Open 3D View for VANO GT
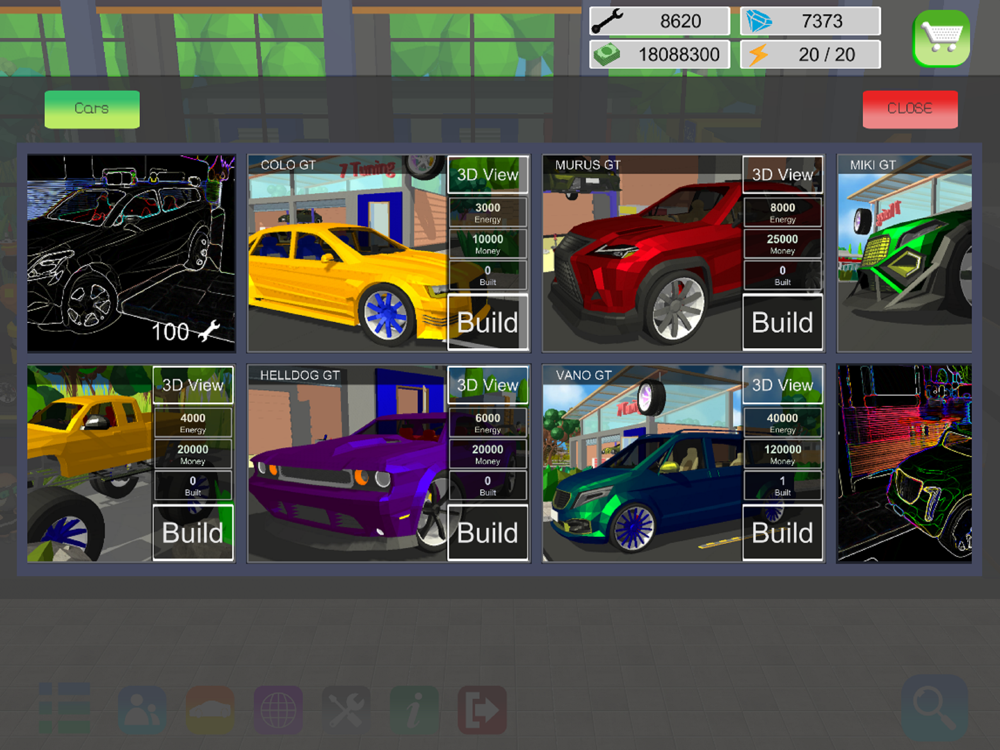This screenshot has width=1000, height=750. [782, 385]
